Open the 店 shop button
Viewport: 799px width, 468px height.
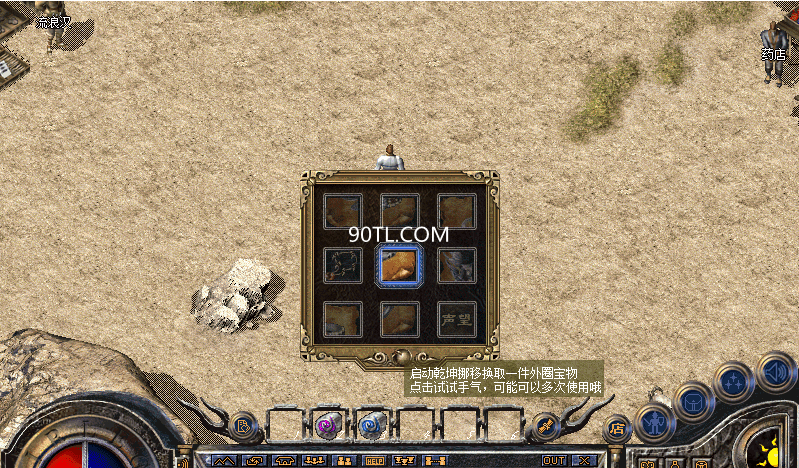[x=617, y=428]
